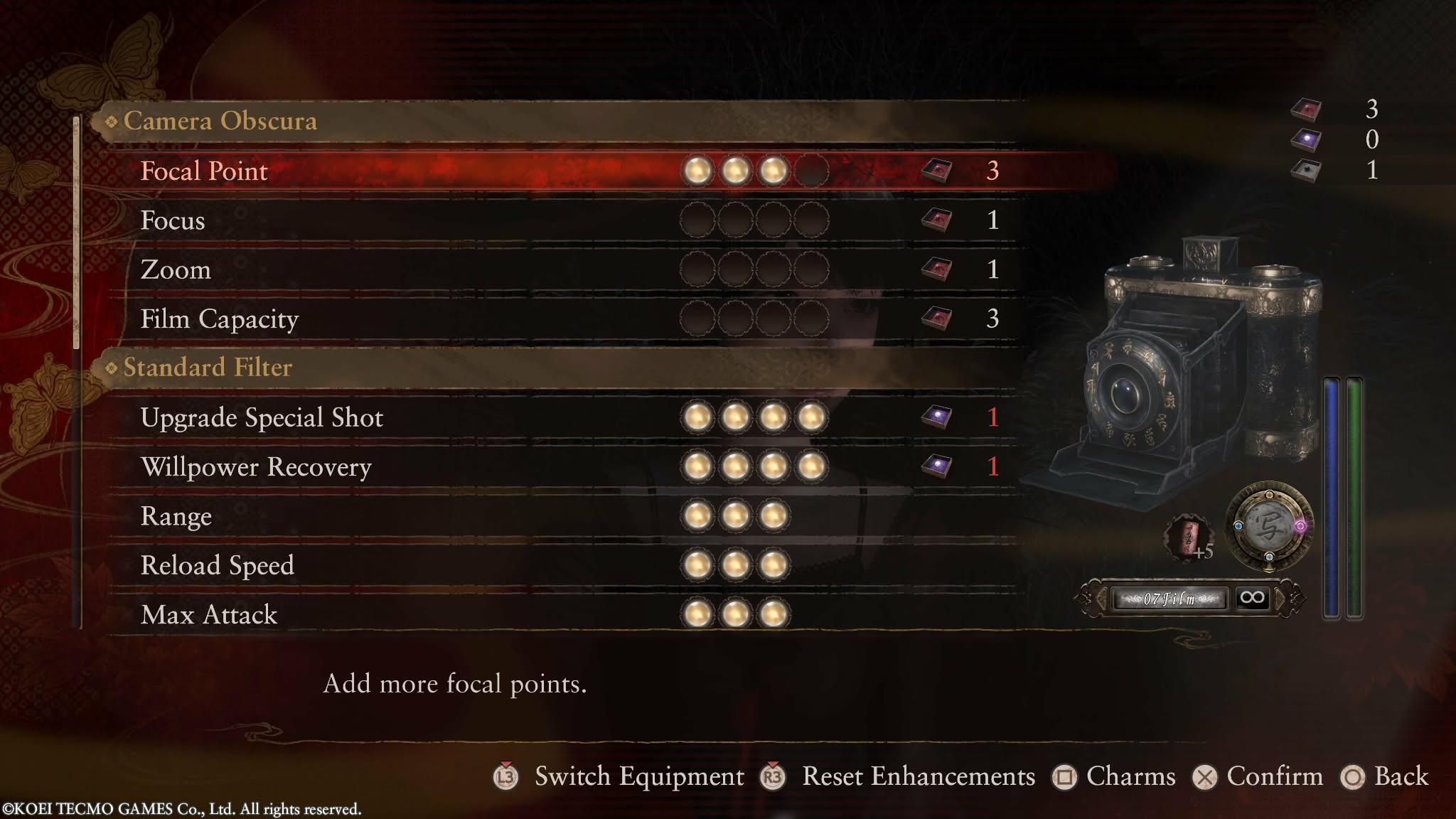Image resolution: width=1456 pixels, height=819 pixels.
Task: Click the Switch Equipment option
Action: tap(638, 776)
